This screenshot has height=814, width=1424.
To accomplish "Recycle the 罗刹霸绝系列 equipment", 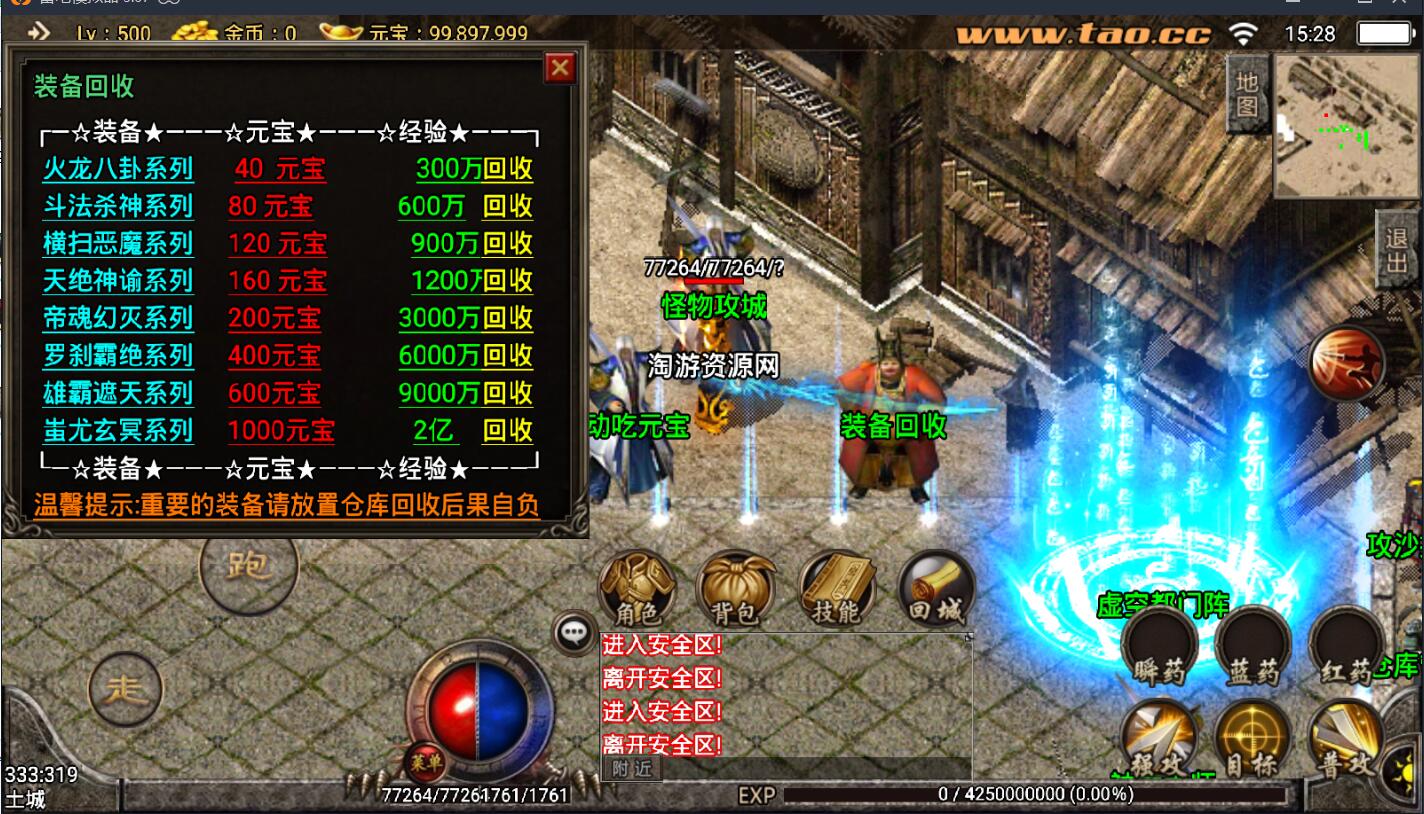I will [x=507, y=356].
